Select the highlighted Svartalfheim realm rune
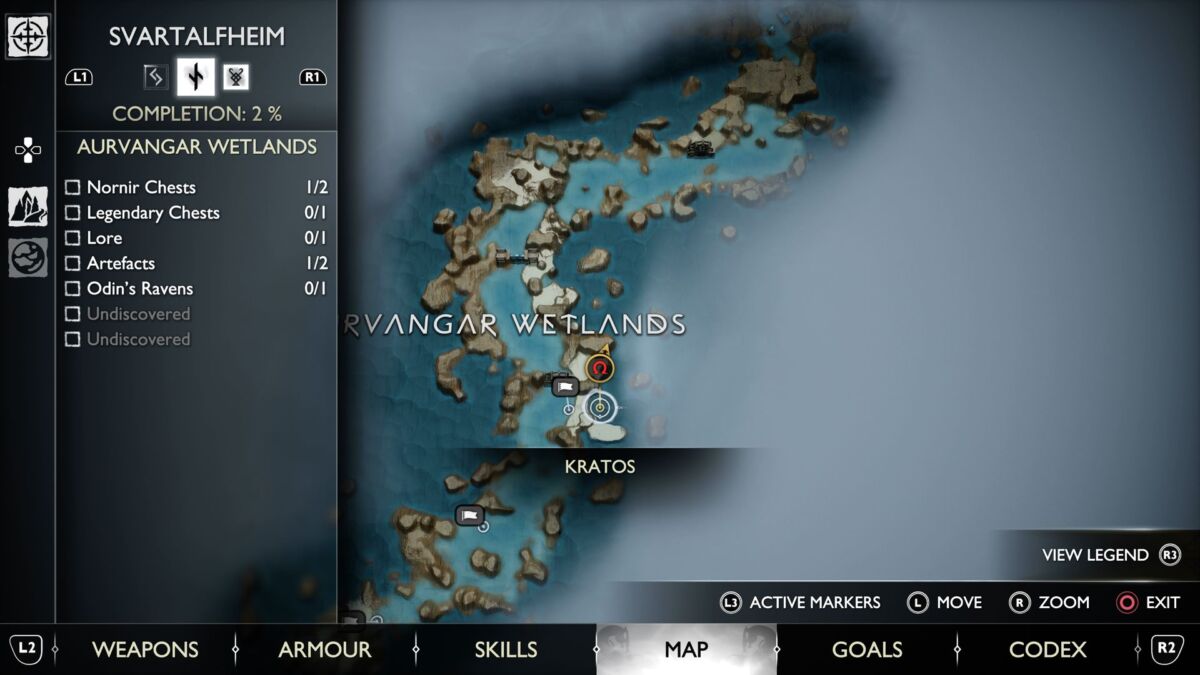 tap(196, 77)
